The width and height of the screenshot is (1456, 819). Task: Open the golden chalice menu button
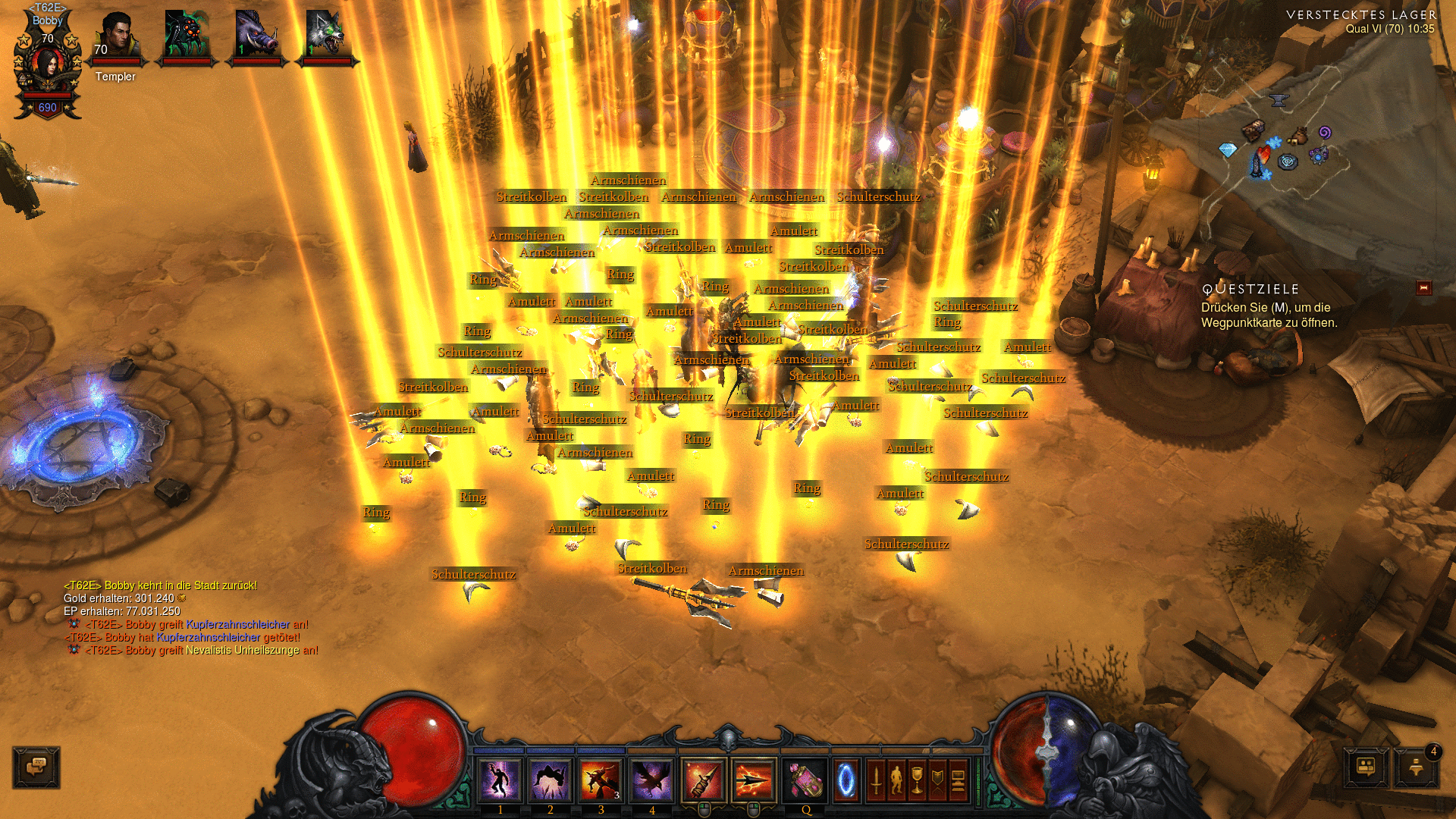[x=917, y=780]
